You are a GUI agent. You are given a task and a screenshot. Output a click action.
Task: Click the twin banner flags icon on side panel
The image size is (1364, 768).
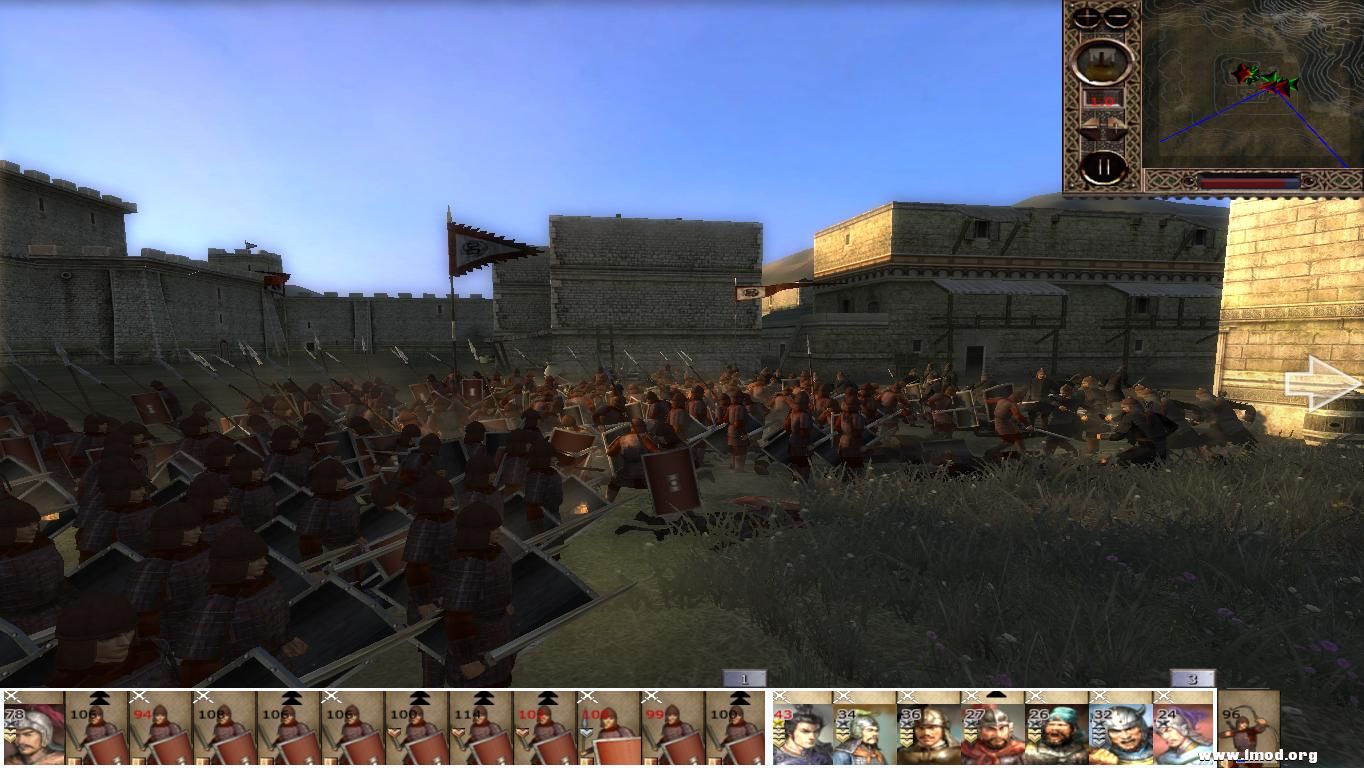click(1101, 125)
